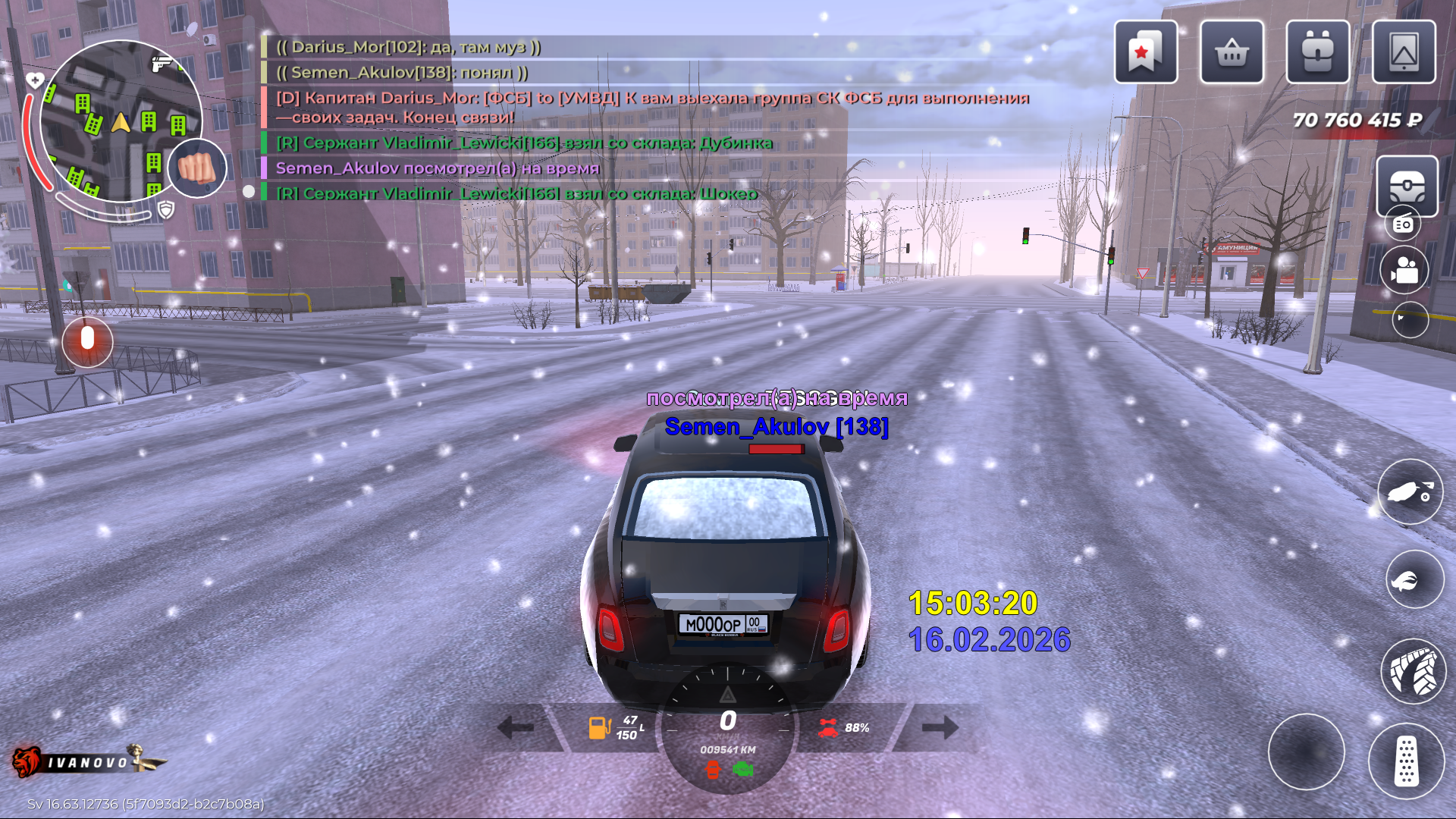Activate the right turn signal arrow
The height and width of the screenshot is (819, 1456).
(940, 728)
